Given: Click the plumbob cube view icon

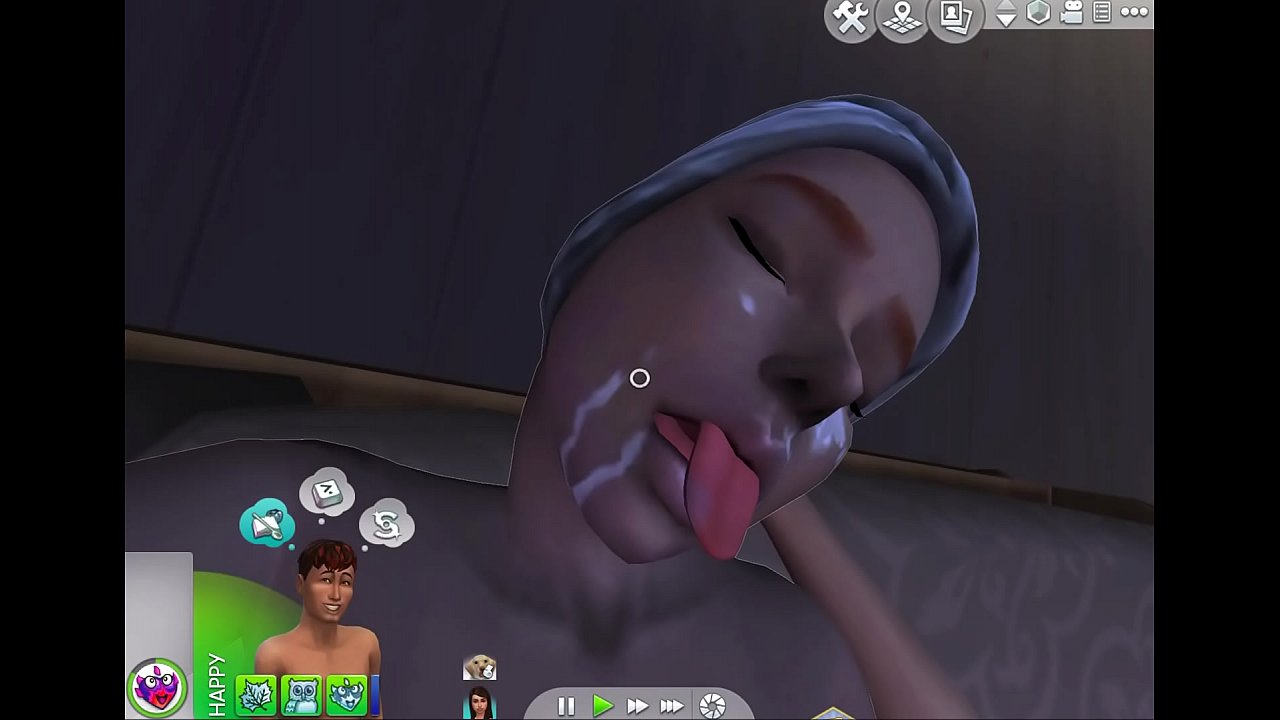Looking at the screenshot, I should click(1039, 12).
